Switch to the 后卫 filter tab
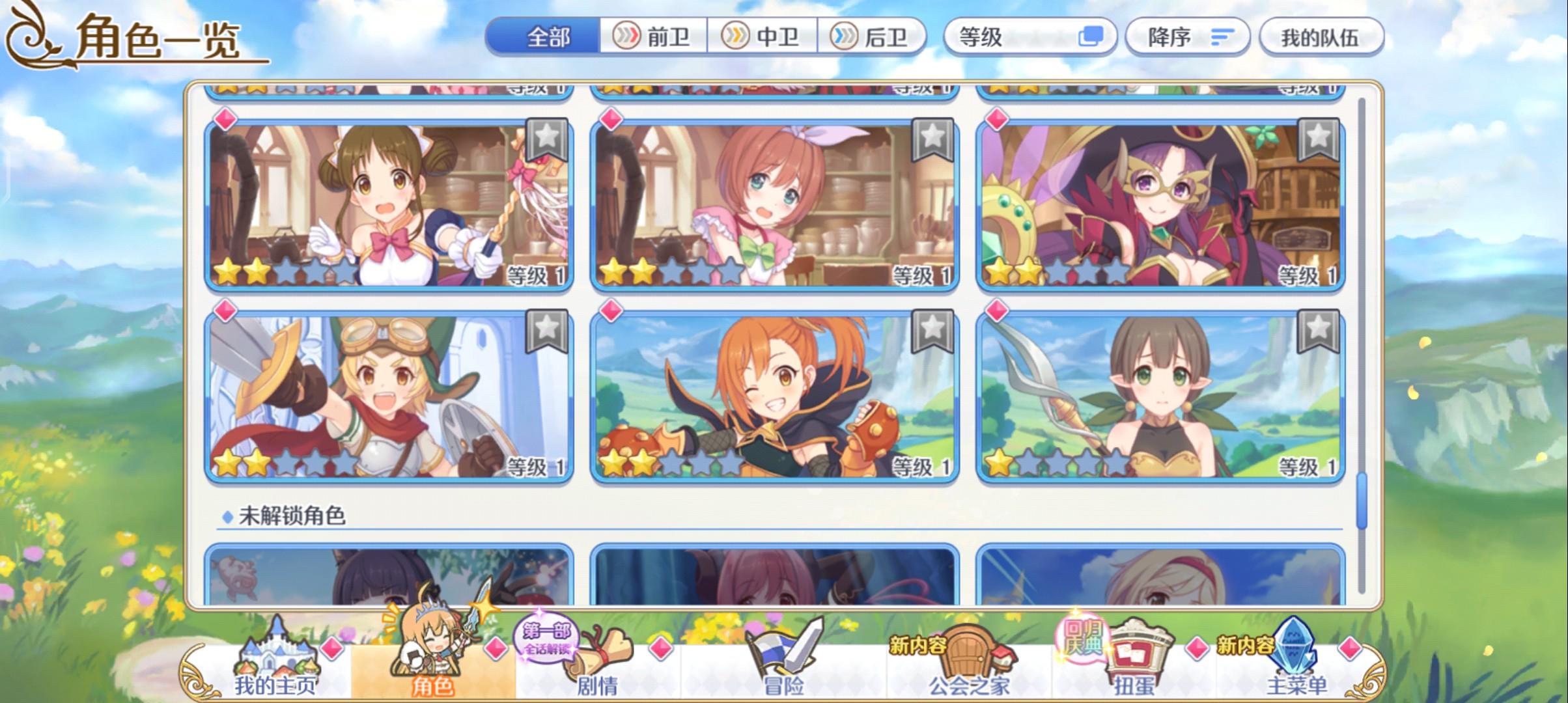This screenshot has height=703, width=1568. pyautogui.click(x=876, y=37)
